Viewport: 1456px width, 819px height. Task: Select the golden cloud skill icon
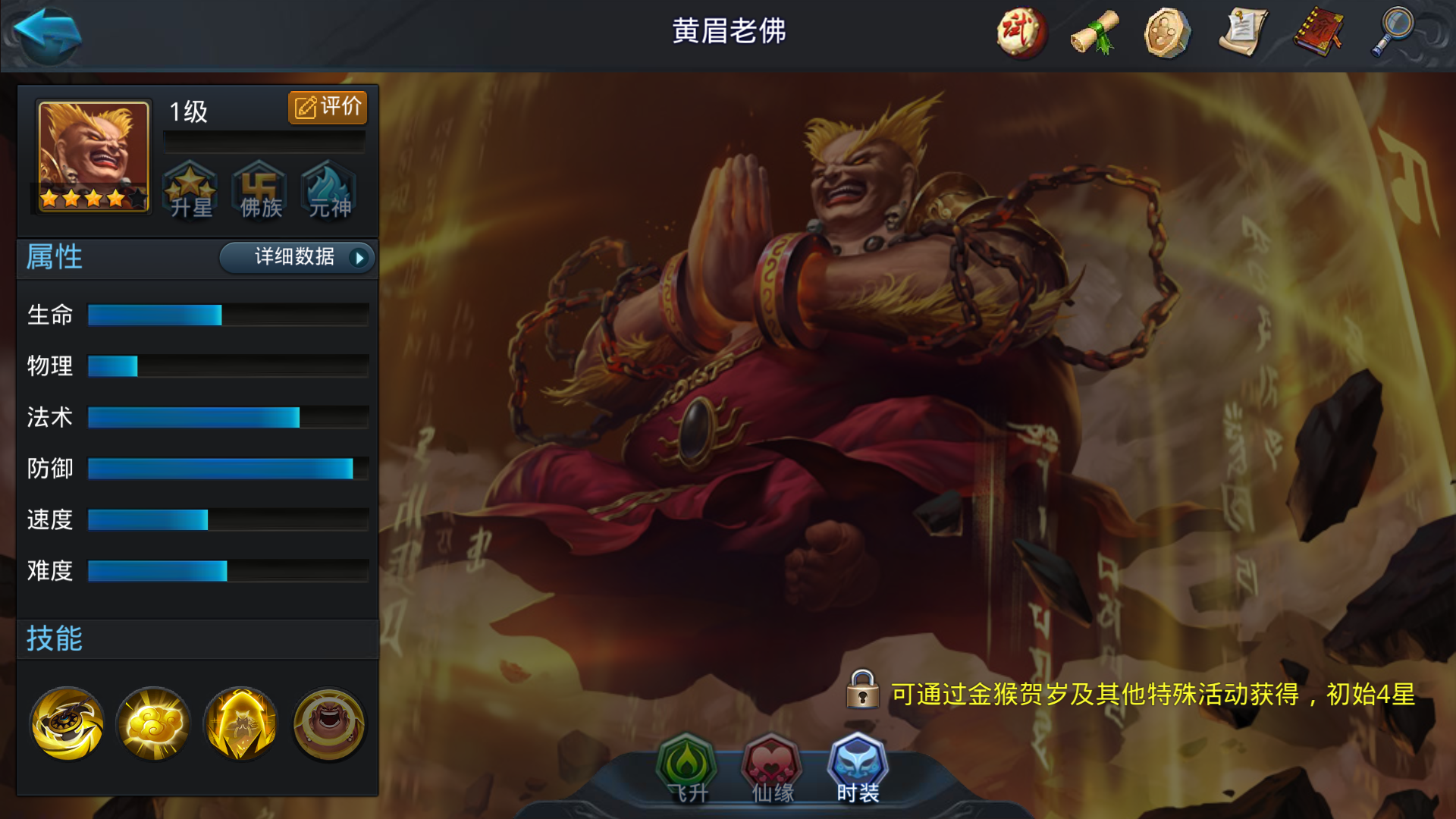152,723
